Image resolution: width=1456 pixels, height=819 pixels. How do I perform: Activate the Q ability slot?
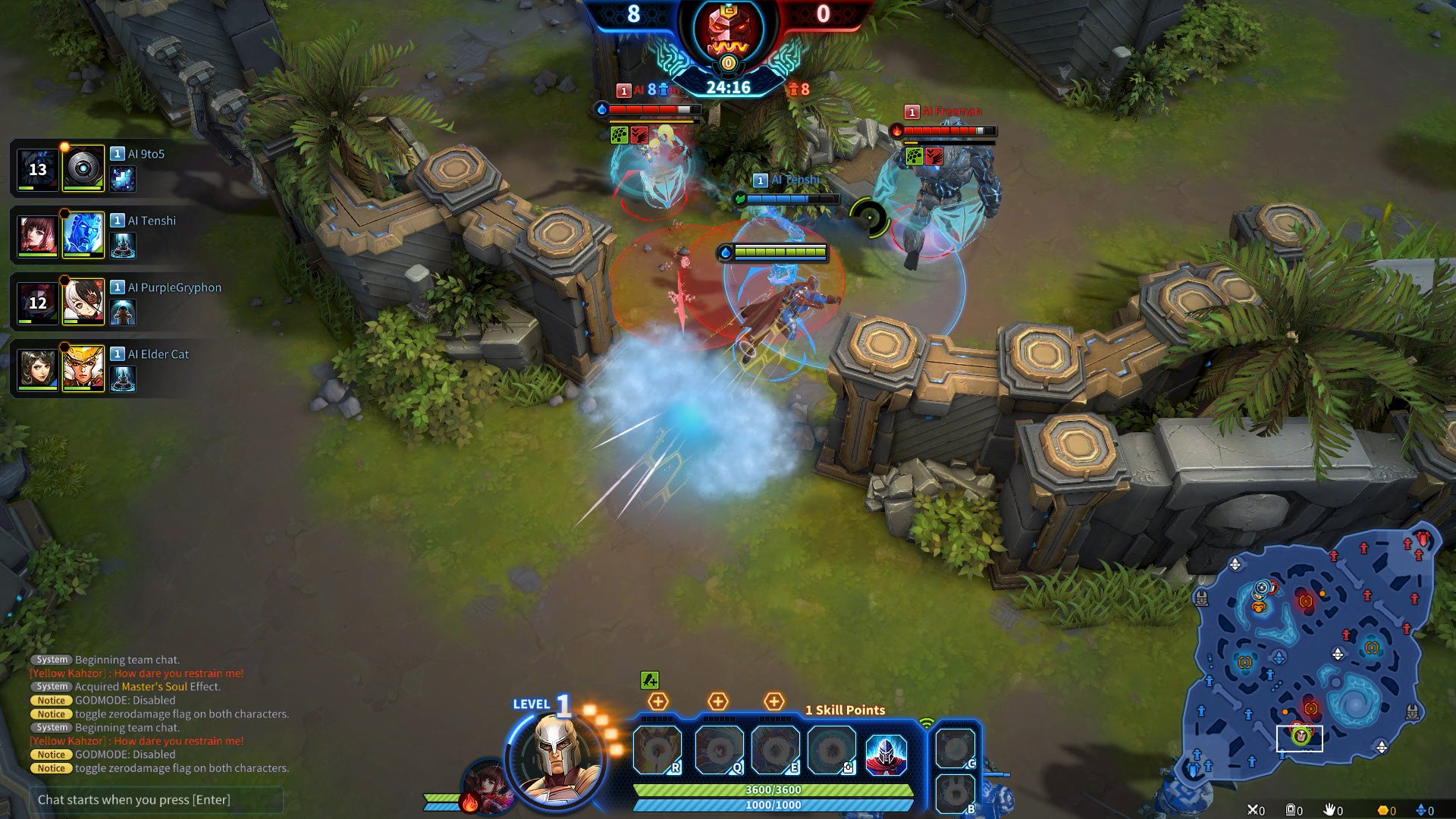click(x=718, y=750)
